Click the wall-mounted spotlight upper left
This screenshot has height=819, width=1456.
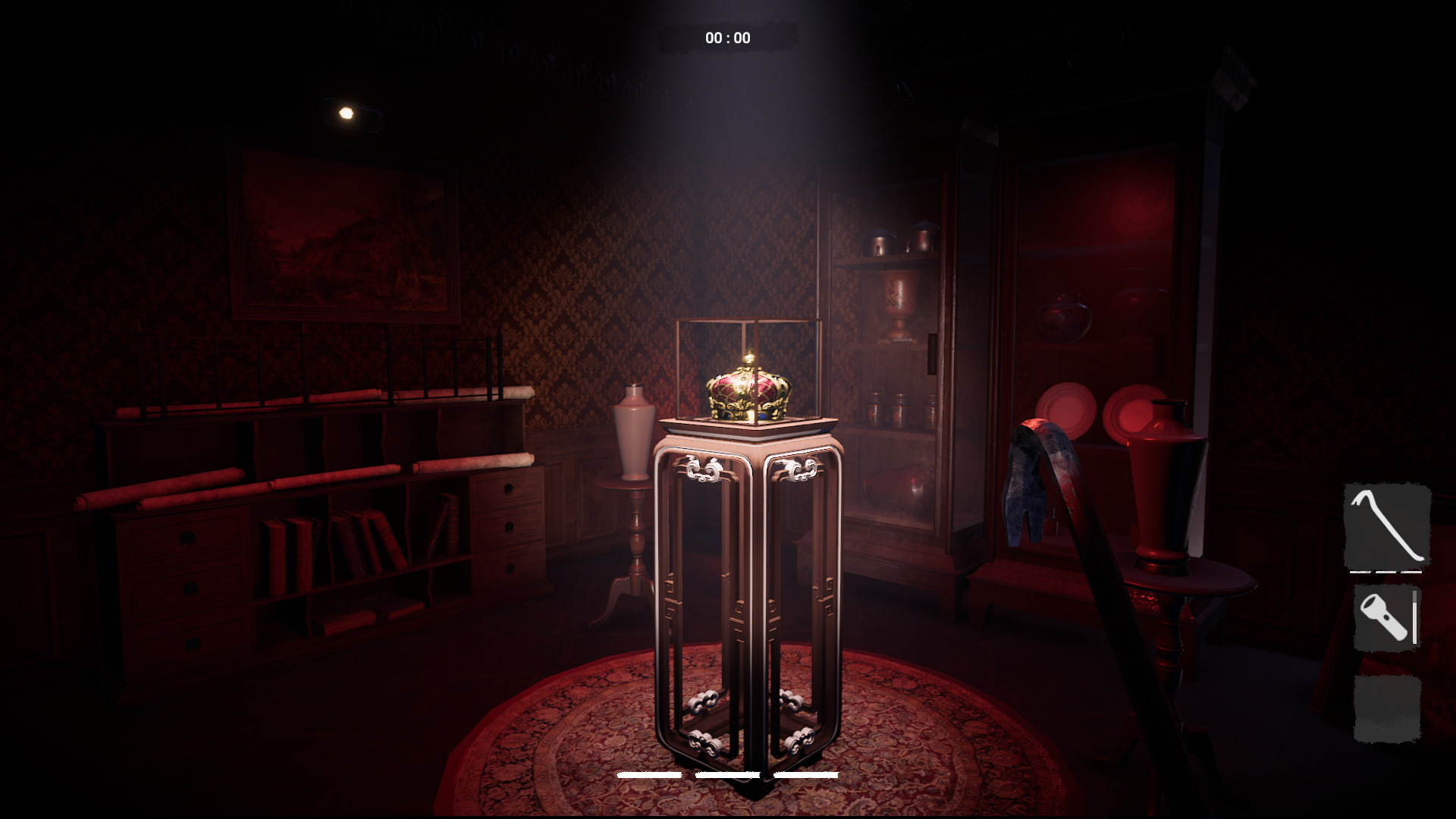coord(346,112)
